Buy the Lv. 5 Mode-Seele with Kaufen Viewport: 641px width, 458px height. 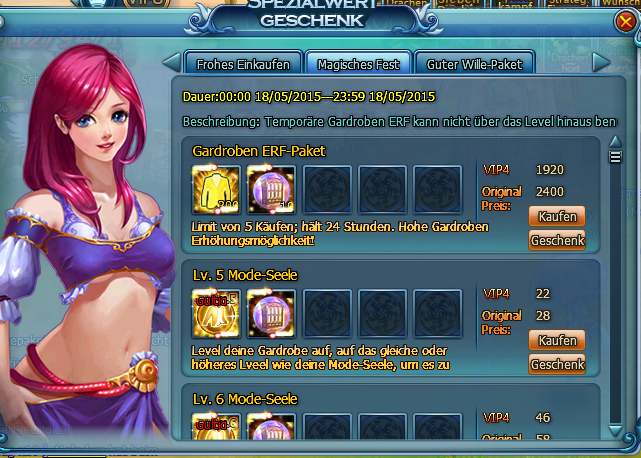556,341
